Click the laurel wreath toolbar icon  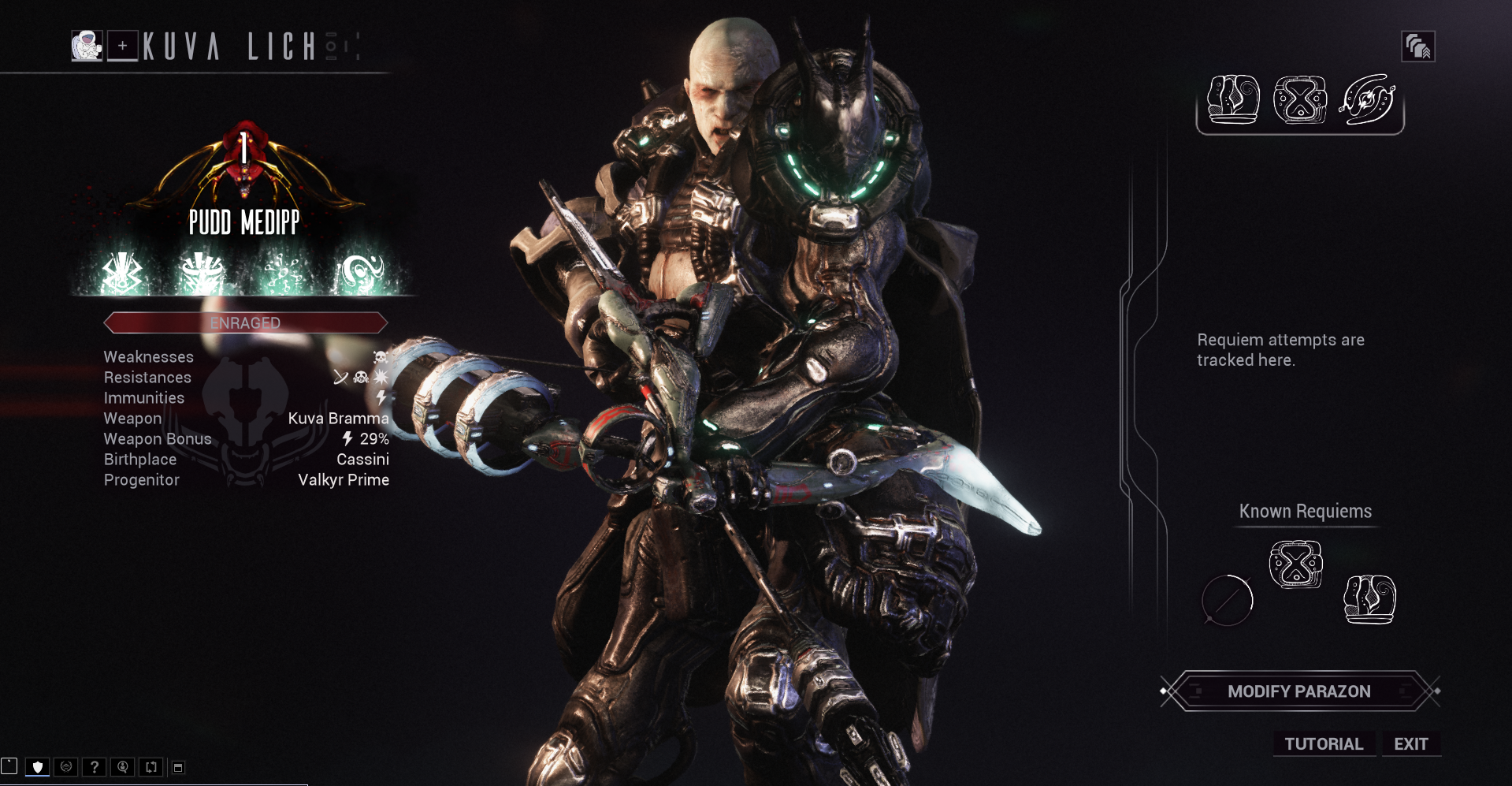pos(66,766)
